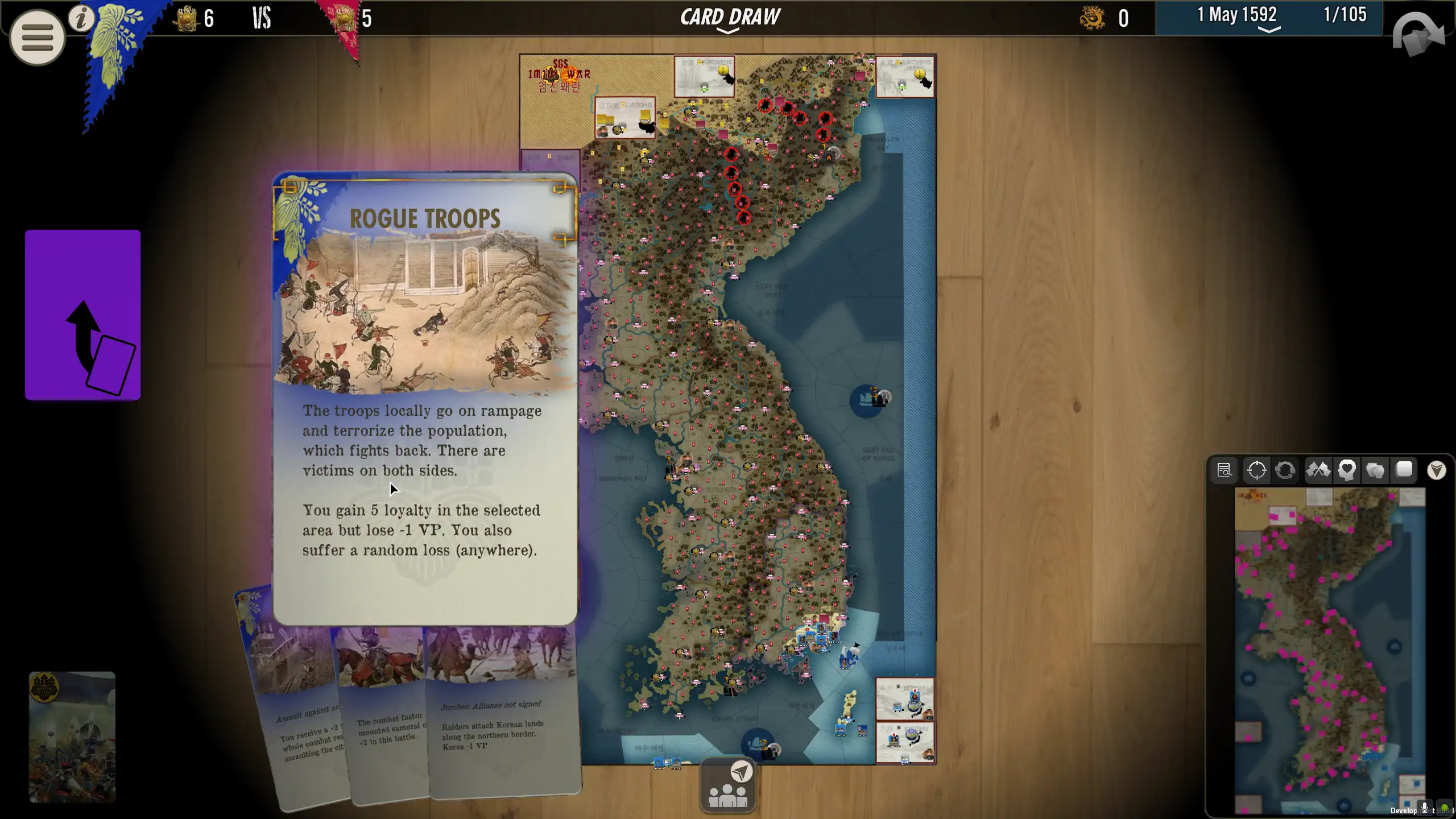Select the CARD DRAW phase header
The image size is (1456, 819).
click(x=730, y=16)
